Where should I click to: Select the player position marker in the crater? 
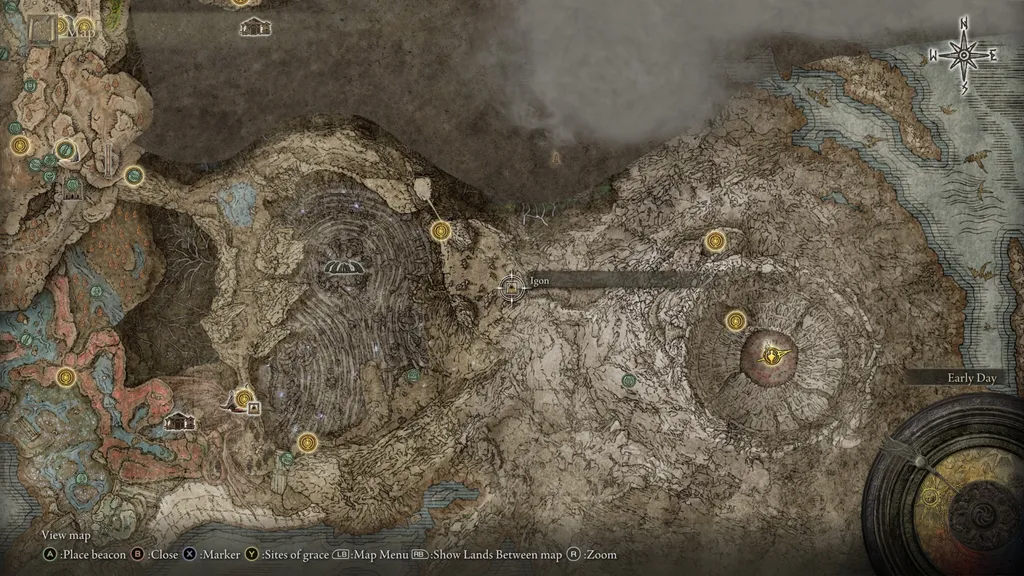pos(772,354)
